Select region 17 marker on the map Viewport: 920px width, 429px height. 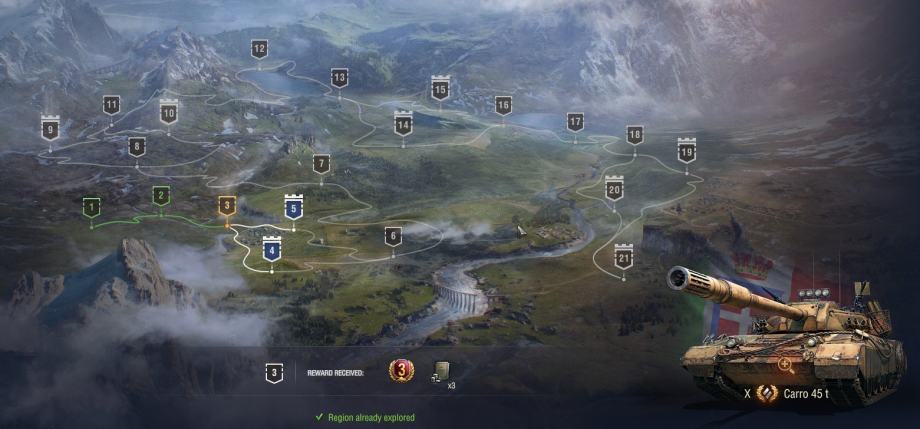coord(575,122)
